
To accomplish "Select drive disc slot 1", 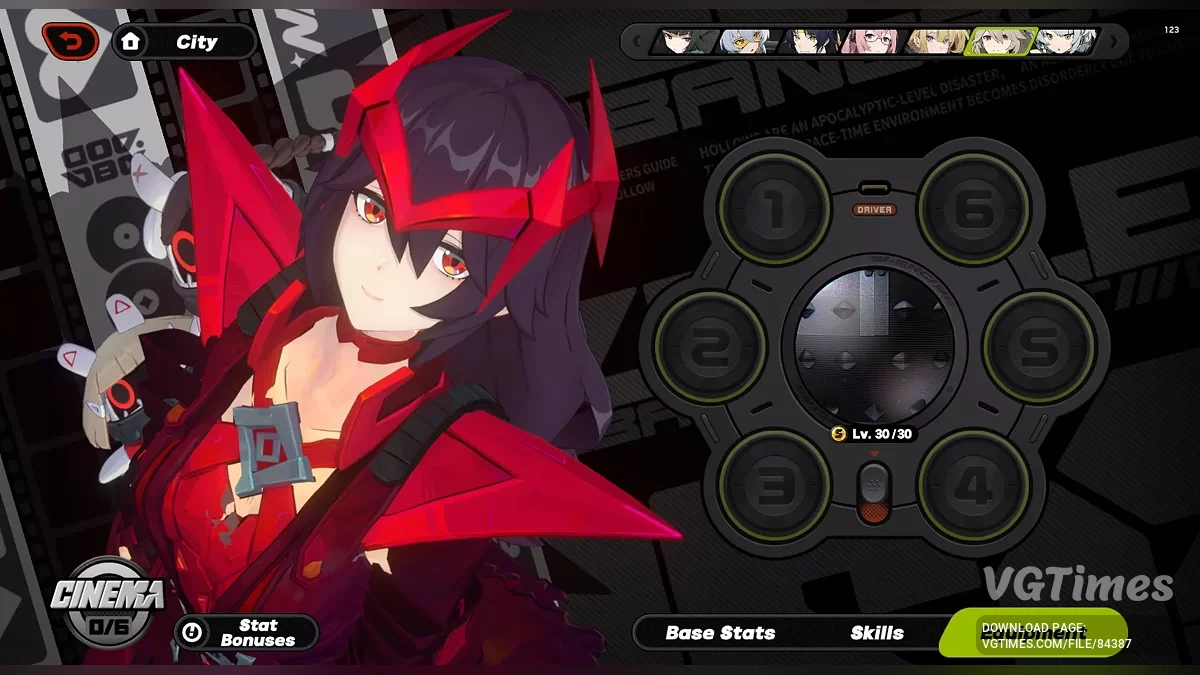I will [775, 208].
